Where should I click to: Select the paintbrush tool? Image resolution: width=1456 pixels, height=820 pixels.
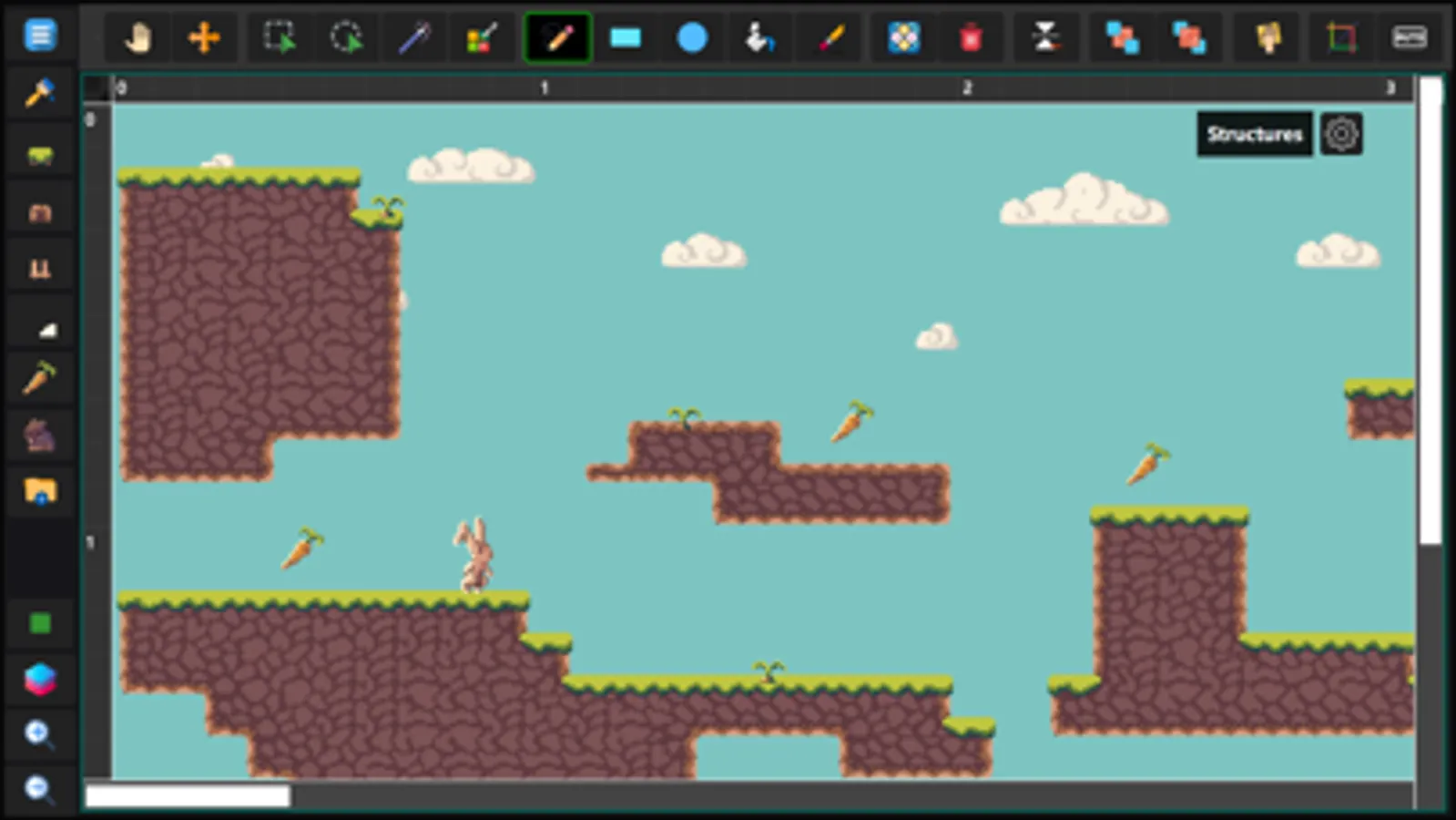coord(830,37)
